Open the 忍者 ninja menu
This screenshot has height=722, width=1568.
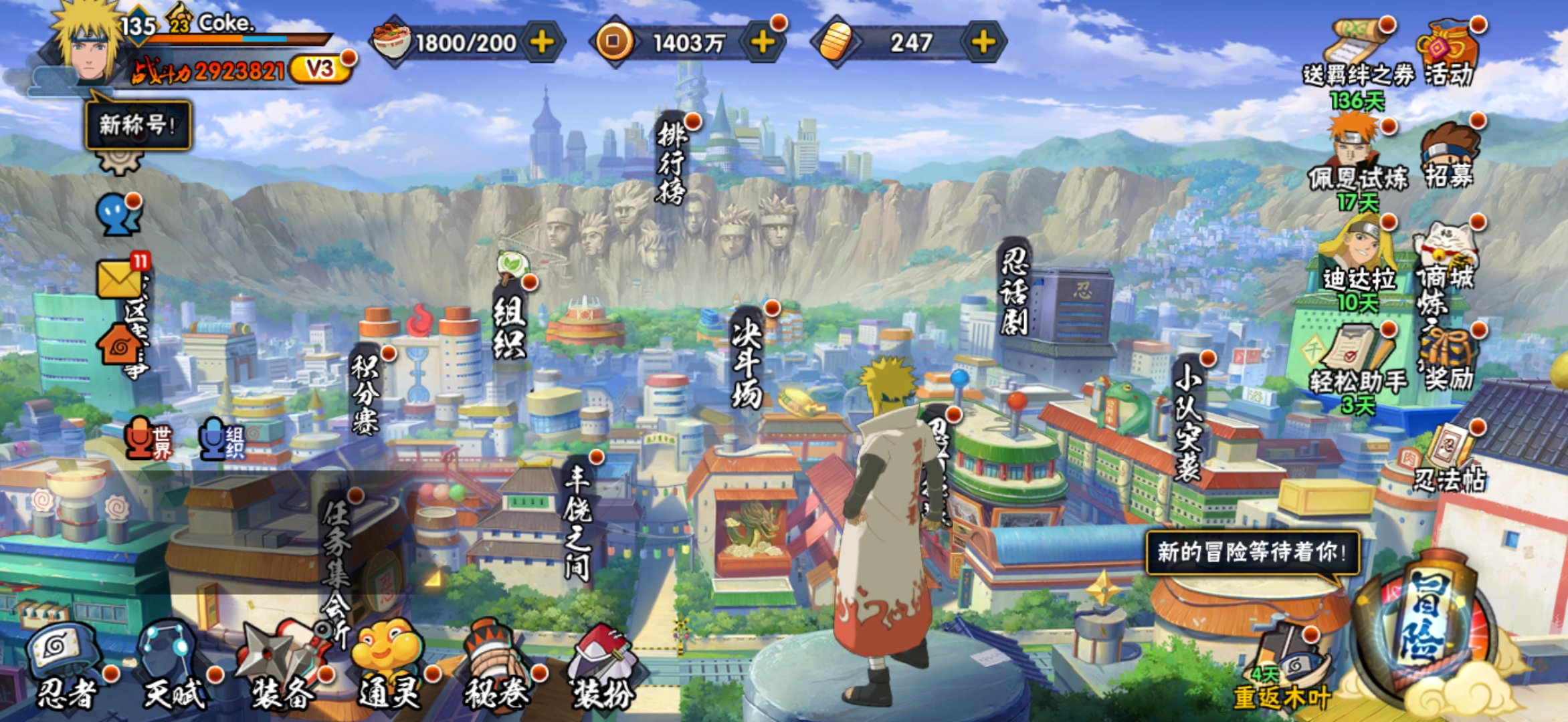click(x=67, y=669)
